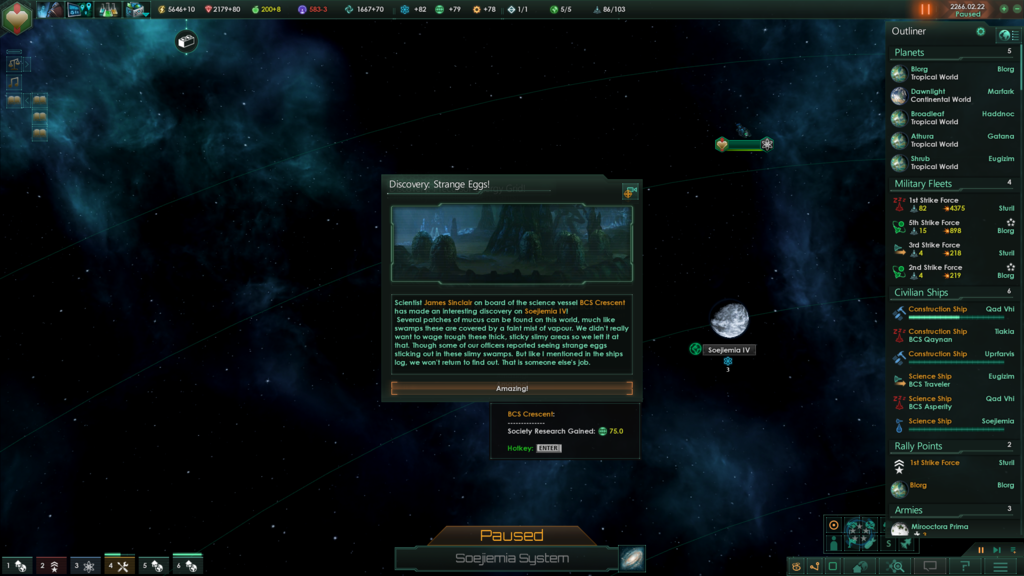Open the technology flasks top bar button

pyautogui.click(x=108, y=10)
